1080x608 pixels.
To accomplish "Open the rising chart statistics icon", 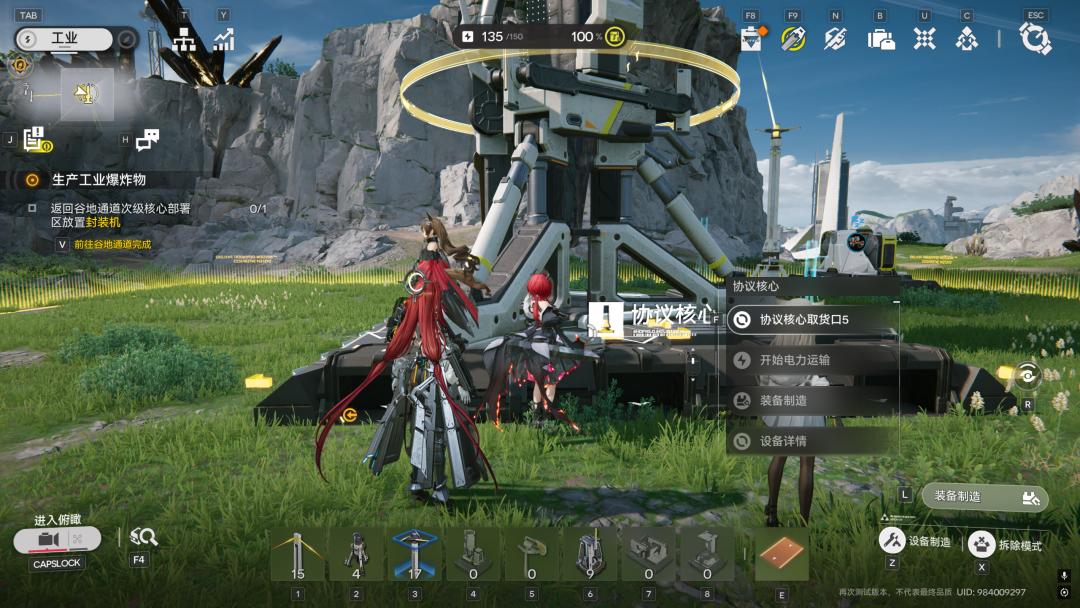I will coord(223,39).
